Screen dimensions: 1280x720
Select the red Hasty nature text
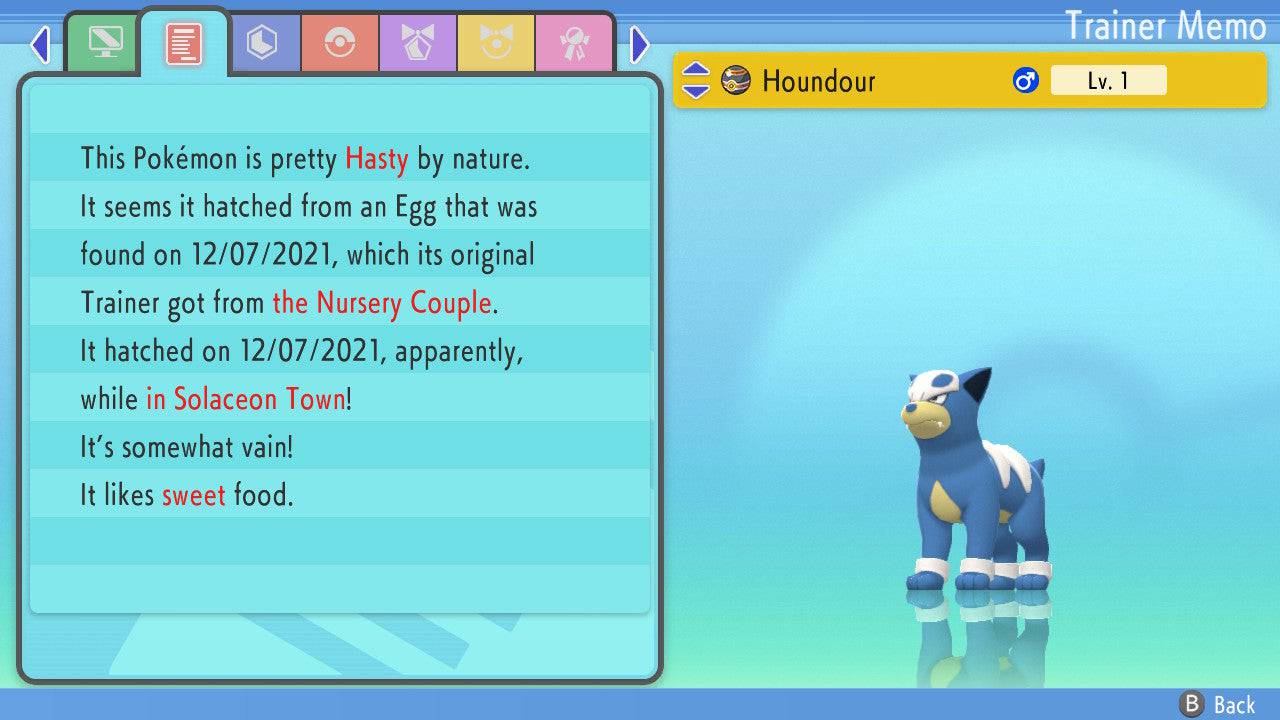pos(376,159)
